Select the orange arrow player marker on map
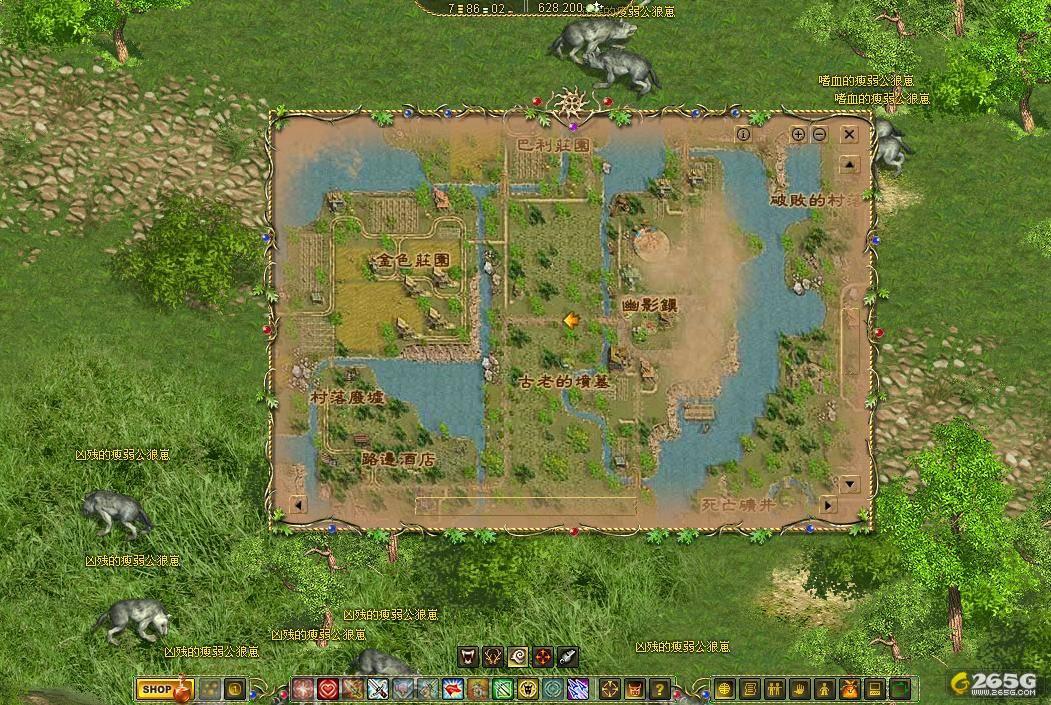 (571, 320)
